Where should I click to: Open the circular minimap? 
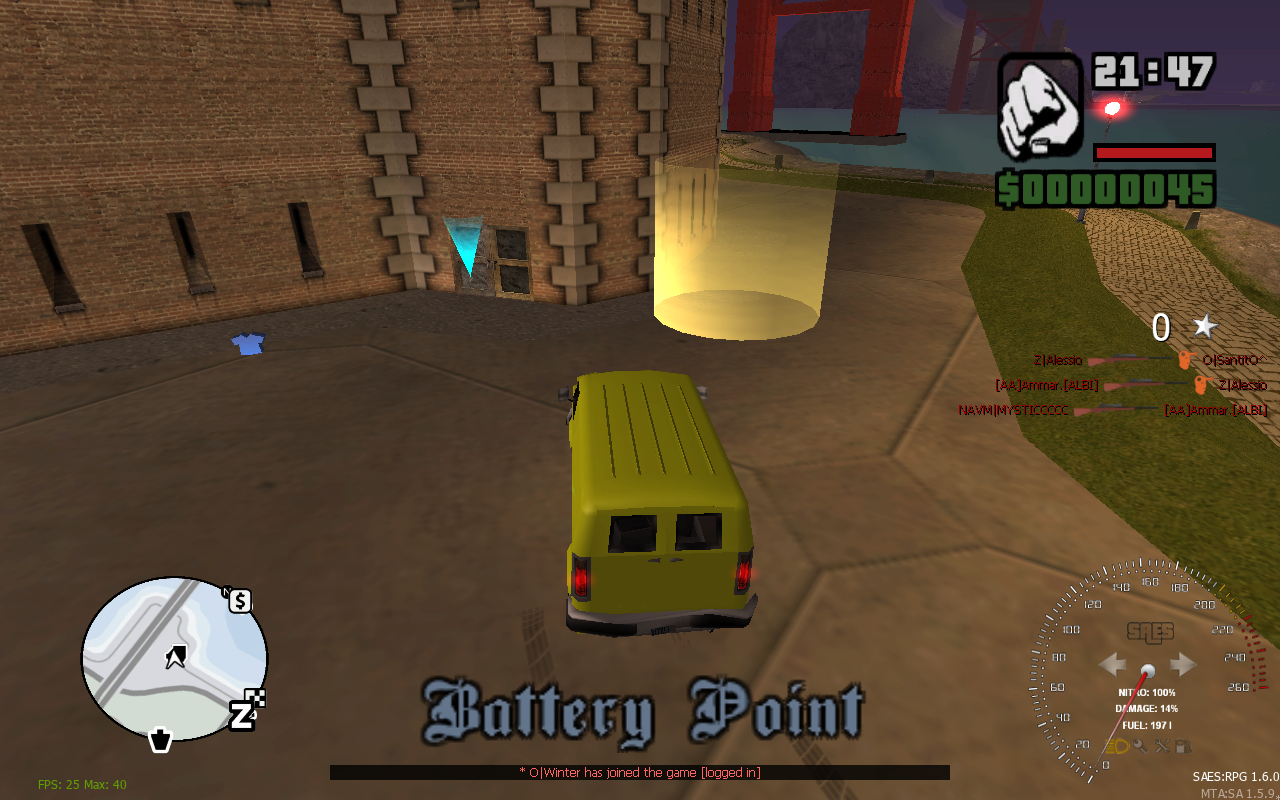tap(174, 657)
